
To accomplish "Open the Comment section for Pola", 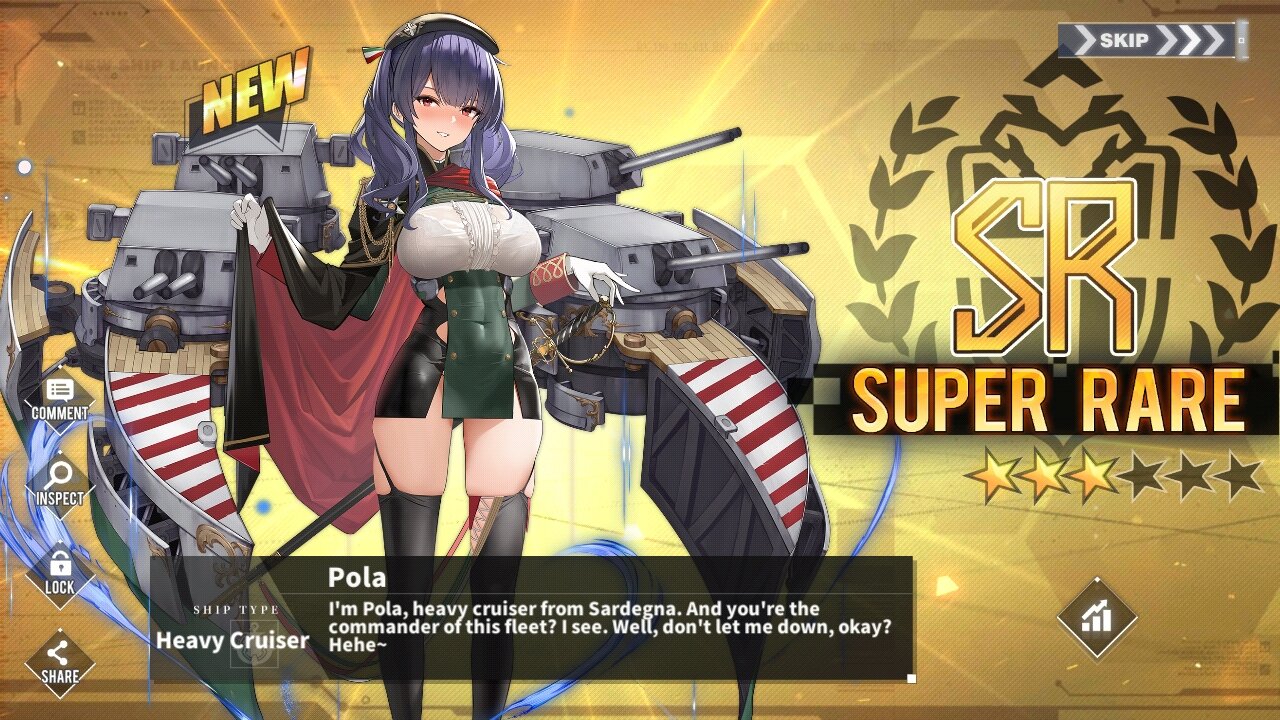I will 59,398.
